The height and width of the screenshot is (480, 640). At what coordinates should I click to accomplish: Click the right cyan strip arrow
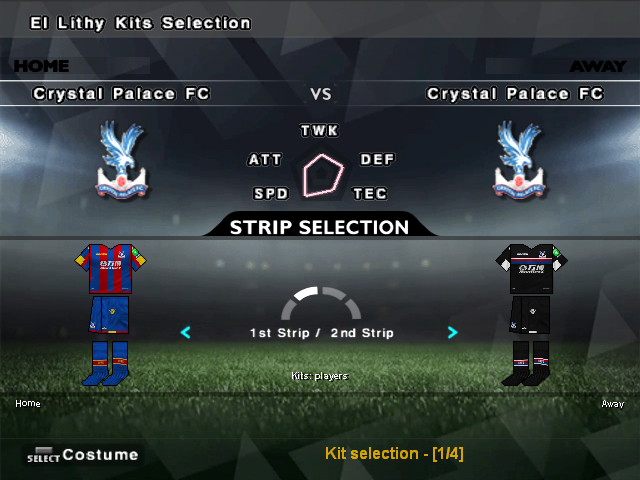[453, 332]
